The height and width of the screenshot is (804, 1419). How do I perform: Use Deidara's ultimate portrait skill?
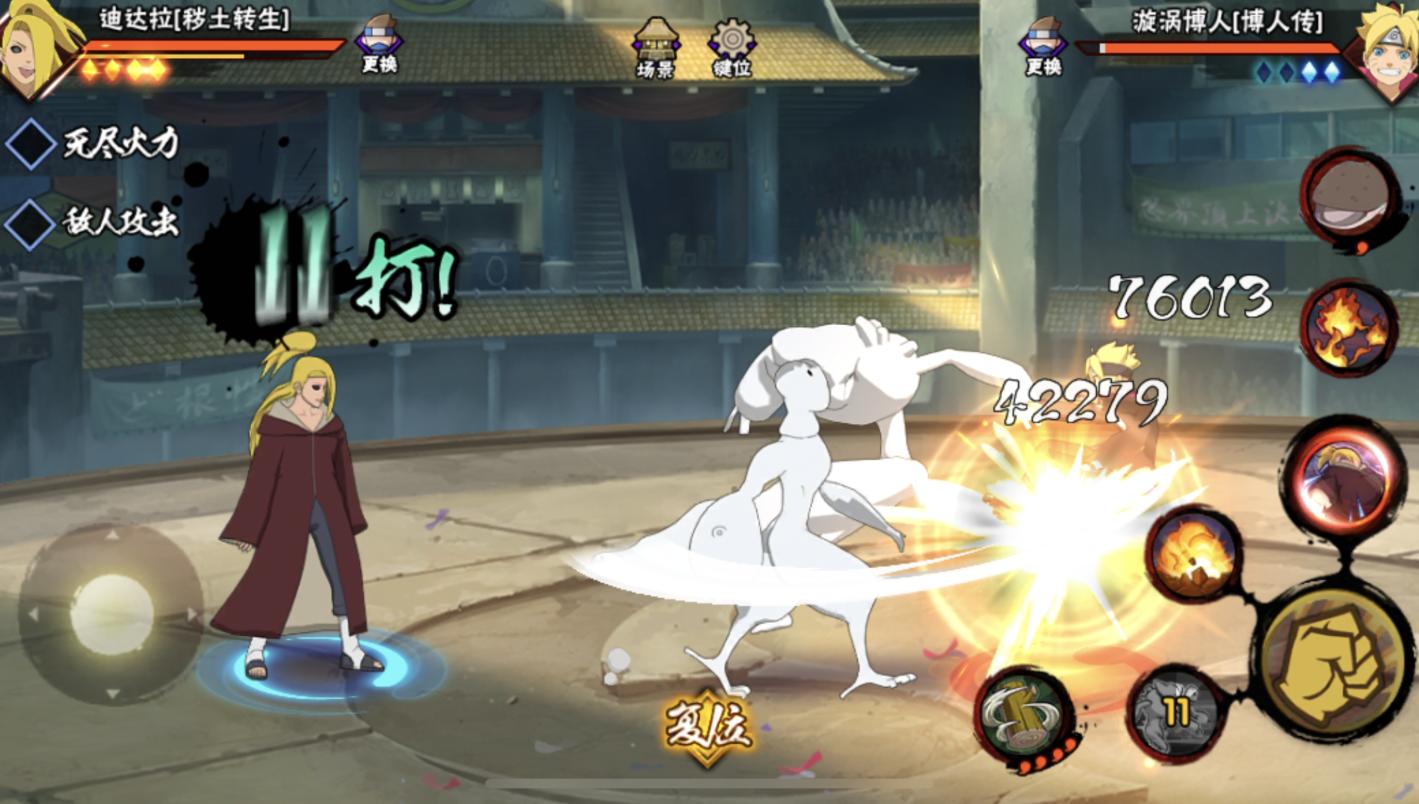click(x=1341, y=477)
